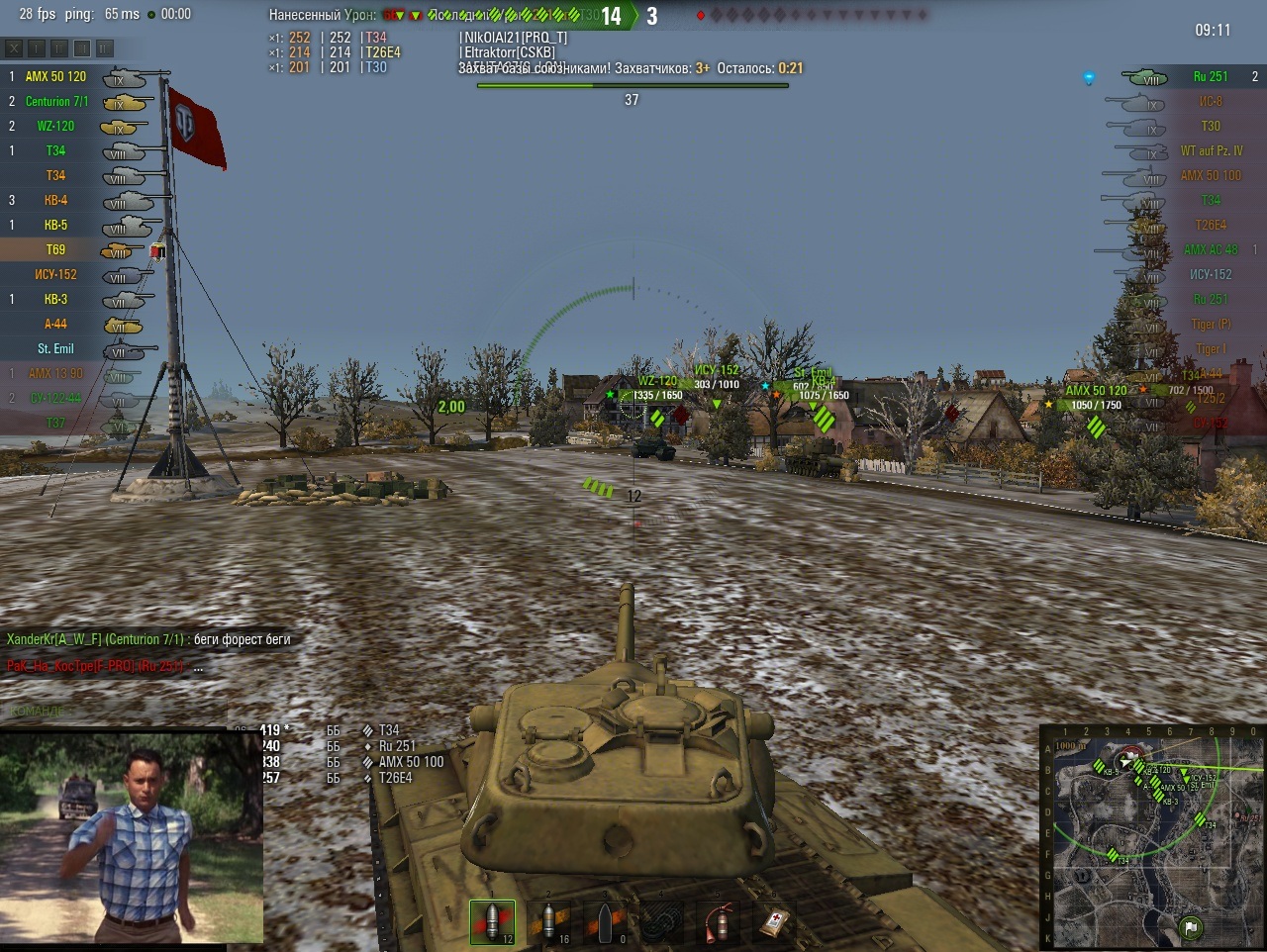Use the first aid kit consumable
The image size is (1267, 952).
[773, 922]
